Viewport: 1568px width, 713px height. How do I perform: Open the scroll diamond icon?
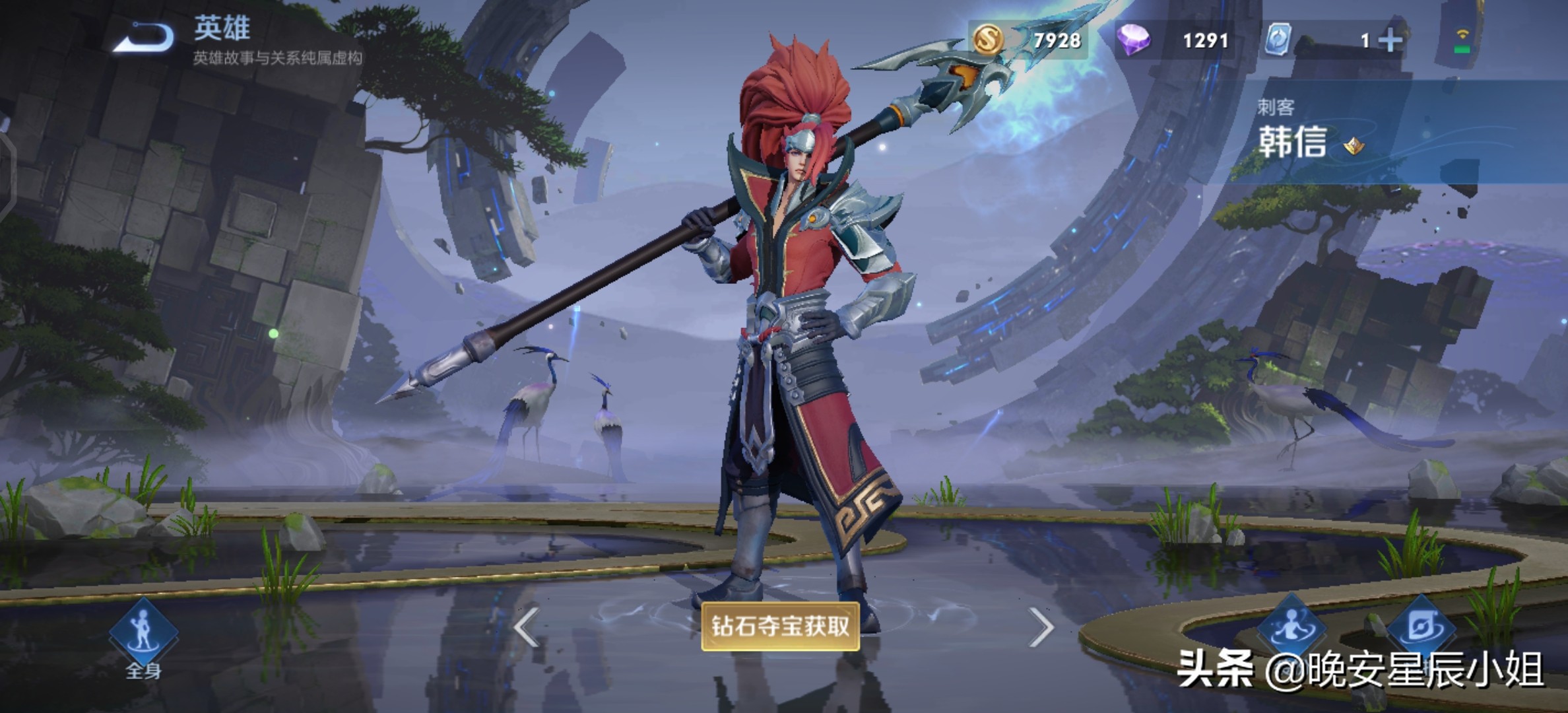point(1421,627)
